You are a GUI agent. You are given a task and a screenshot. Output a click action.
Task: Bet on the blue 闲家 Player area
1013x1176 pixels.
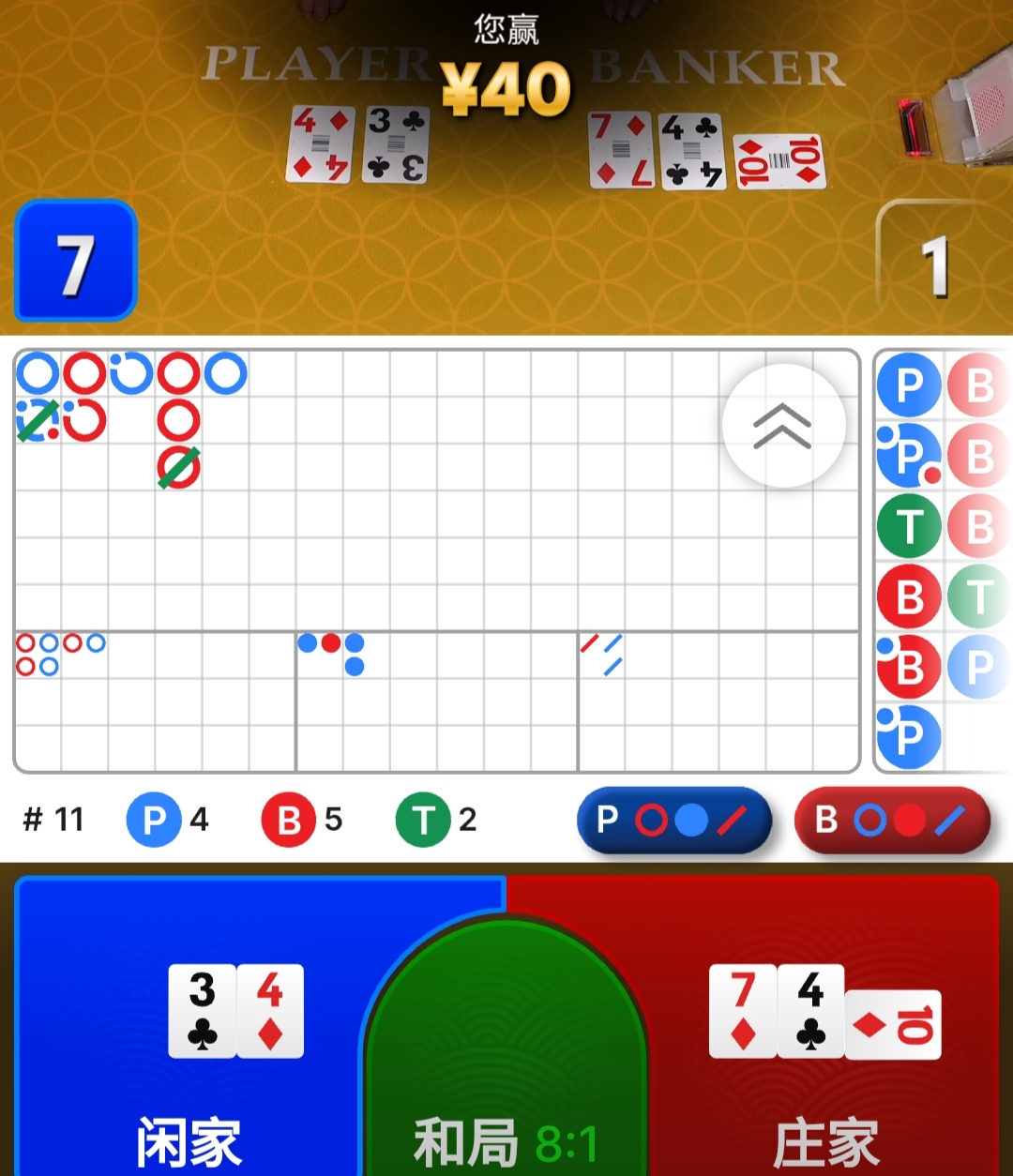coord(188,1032)
